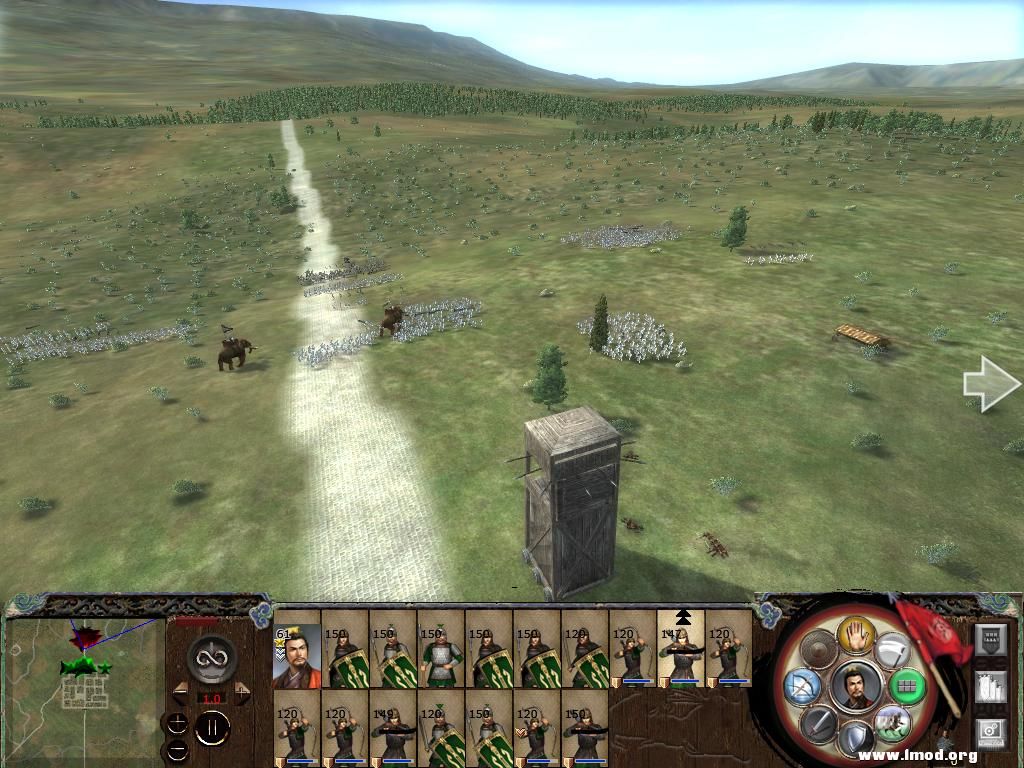Click the general portrait in the command wheel

click(x=856, y=686)
